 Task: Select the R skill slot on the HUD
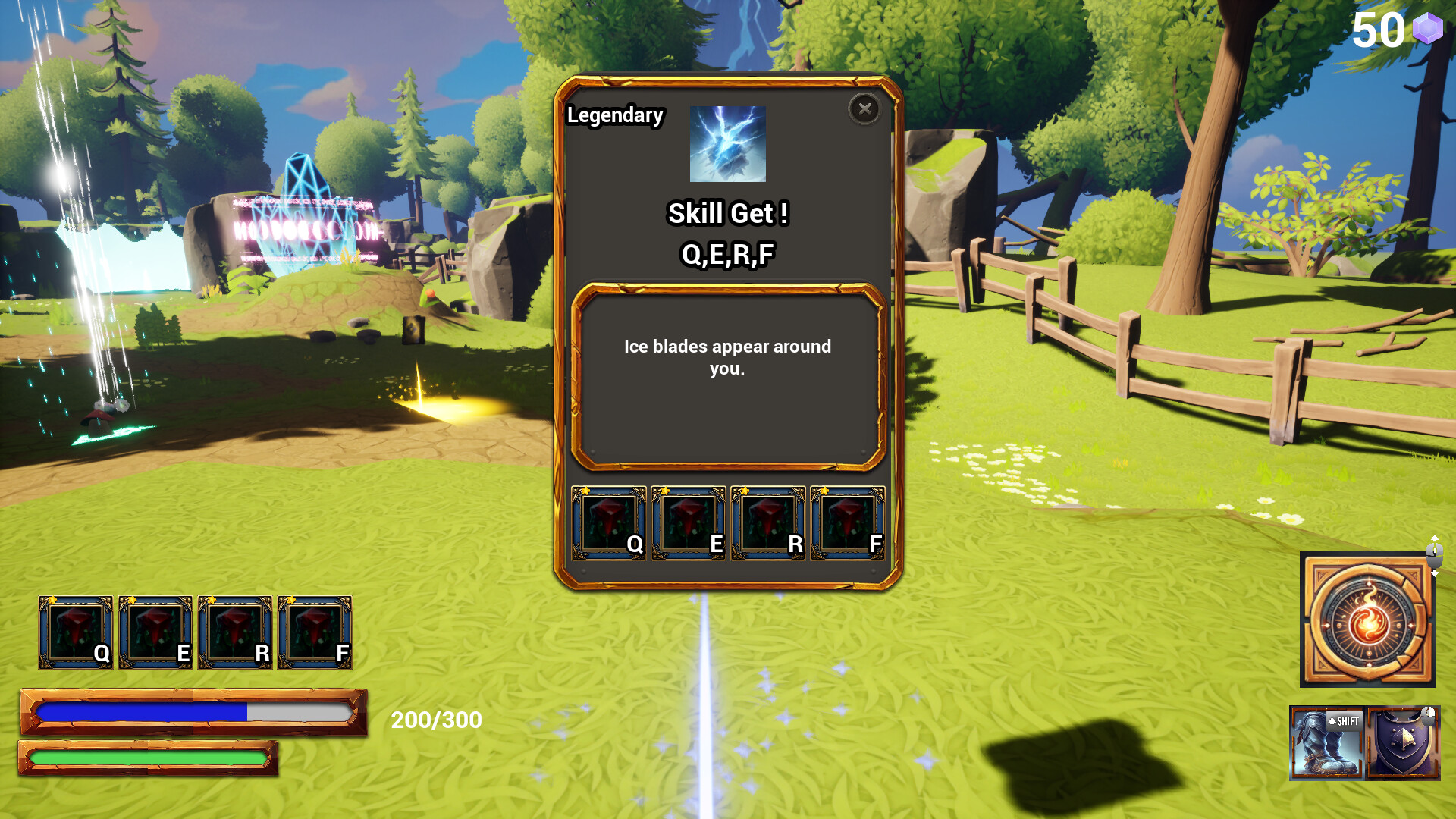click(x=235, y=632)
